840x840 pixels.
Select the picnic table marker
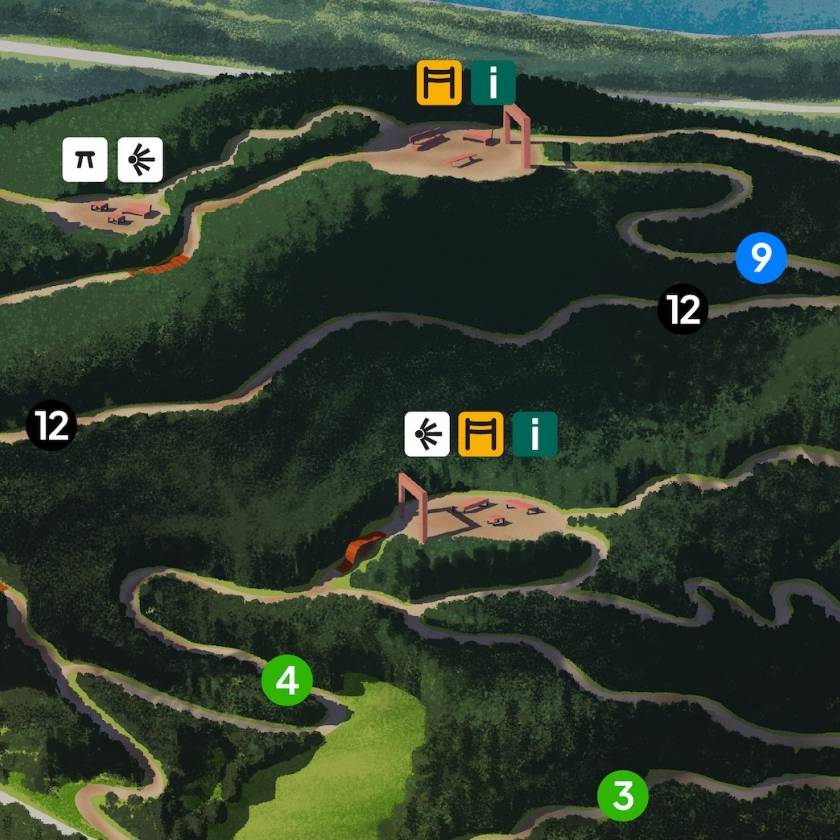[85, 159]
